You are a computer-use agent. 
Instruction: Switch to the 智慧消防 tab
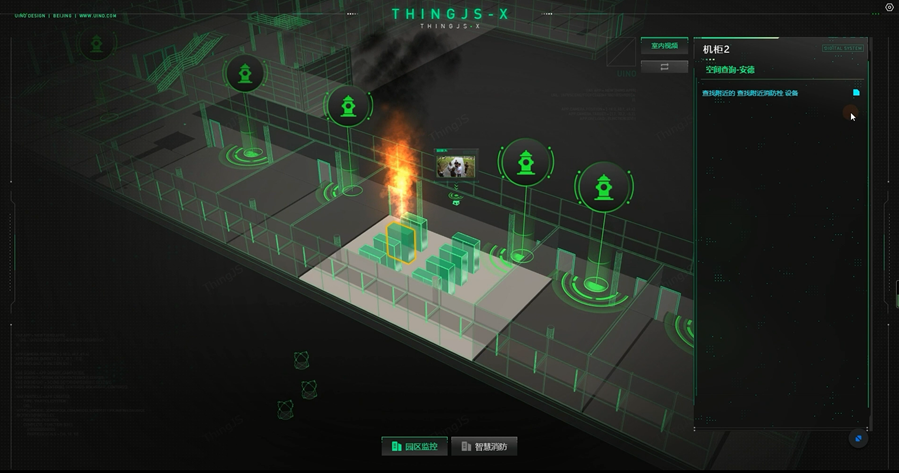pos(484,446)
